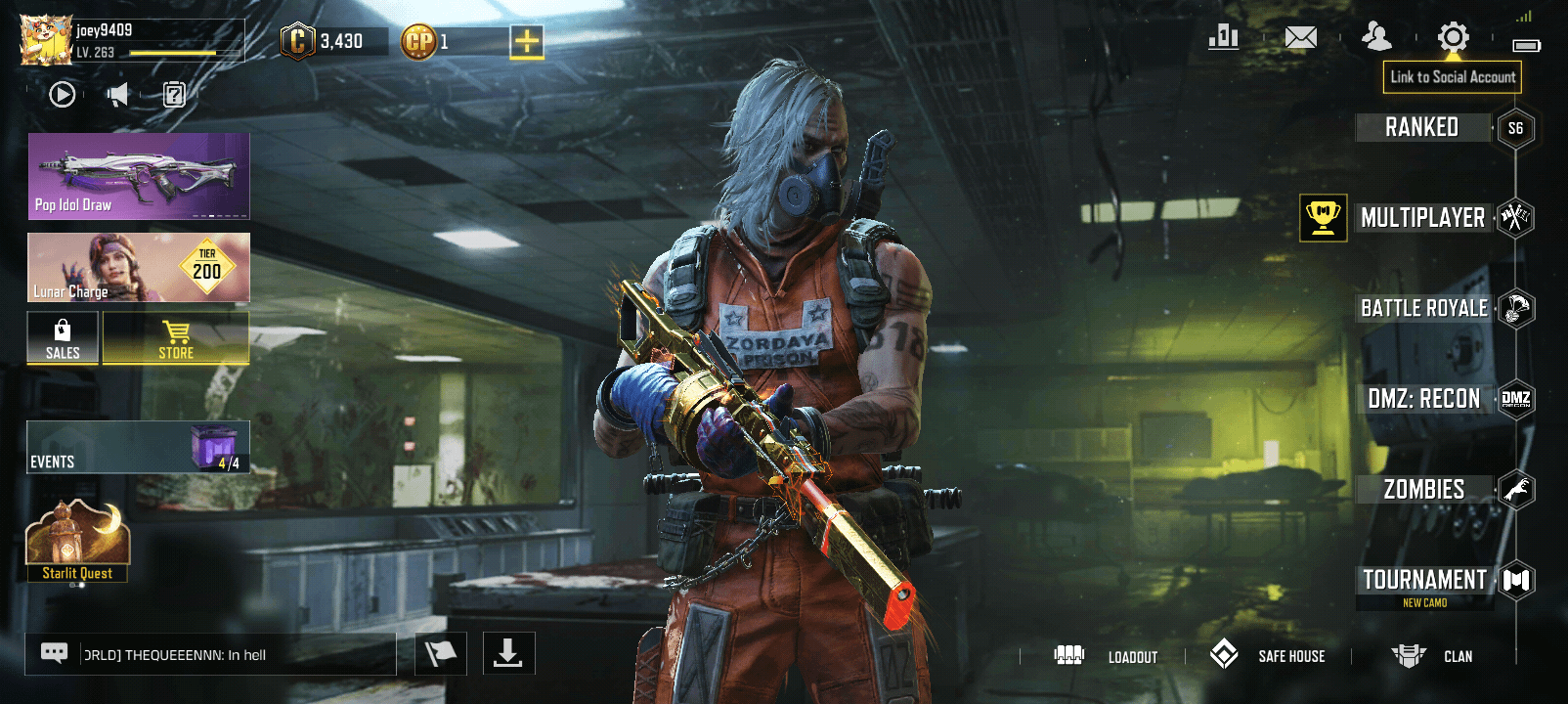Show the leaderboard icon
This screenshot has width=1568, height=704.
pos(1223,38)
